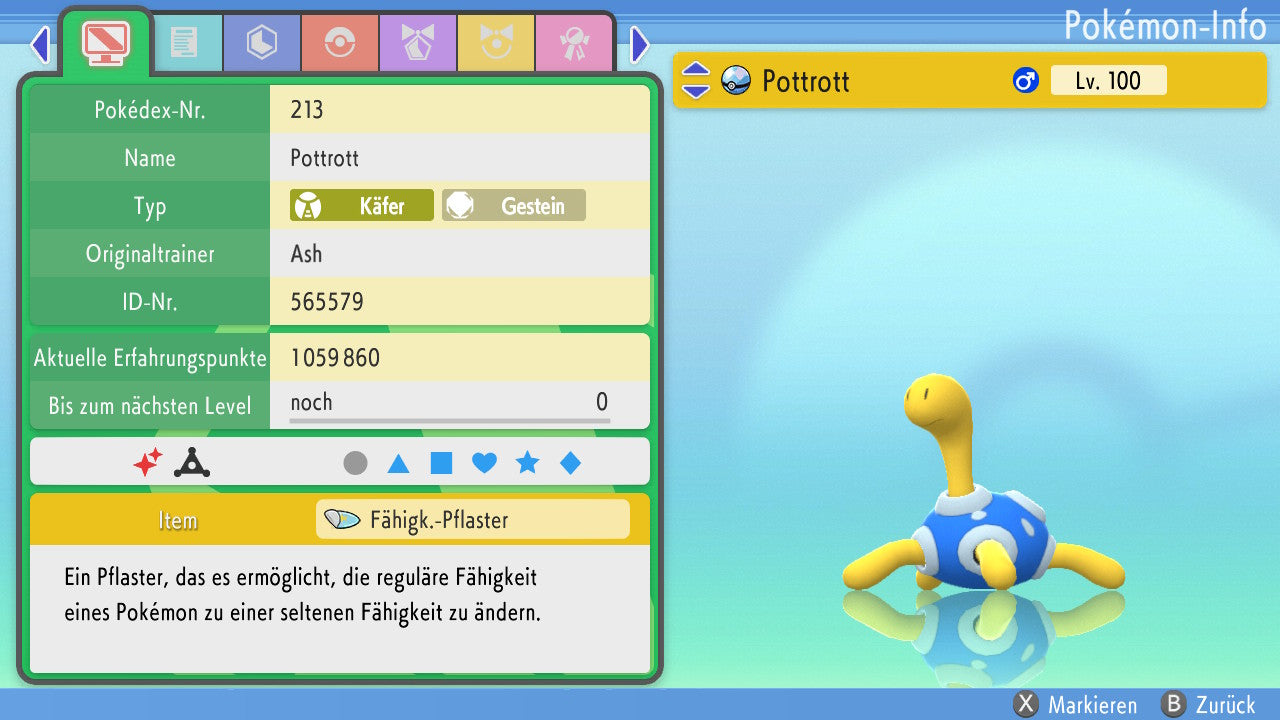Toggle the blue heart marking
This screenshot has width=1280, height=720.
point(484,463)
